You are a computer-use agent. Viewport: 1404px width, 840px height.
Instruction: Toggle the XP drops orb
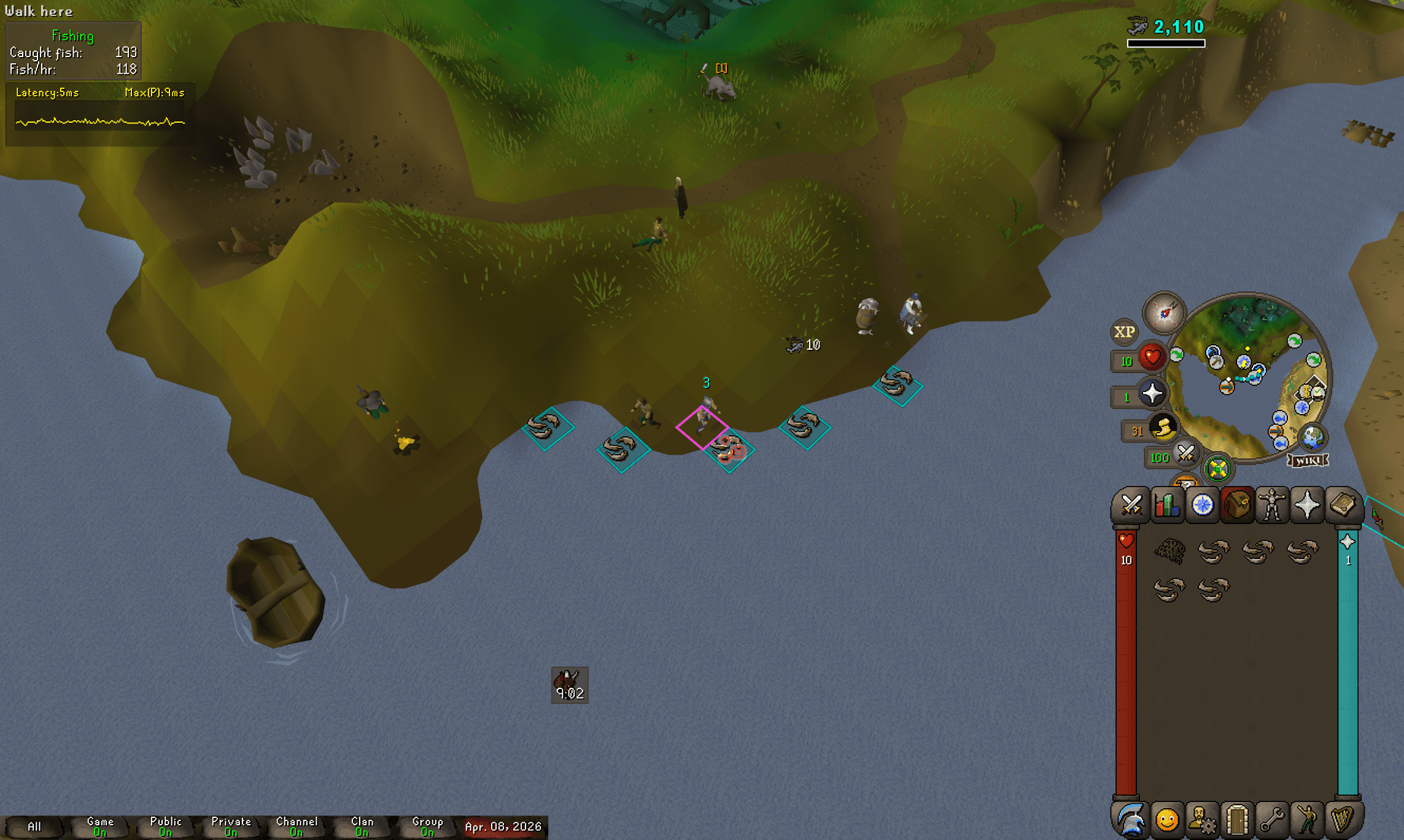[x=1124, y=332]
